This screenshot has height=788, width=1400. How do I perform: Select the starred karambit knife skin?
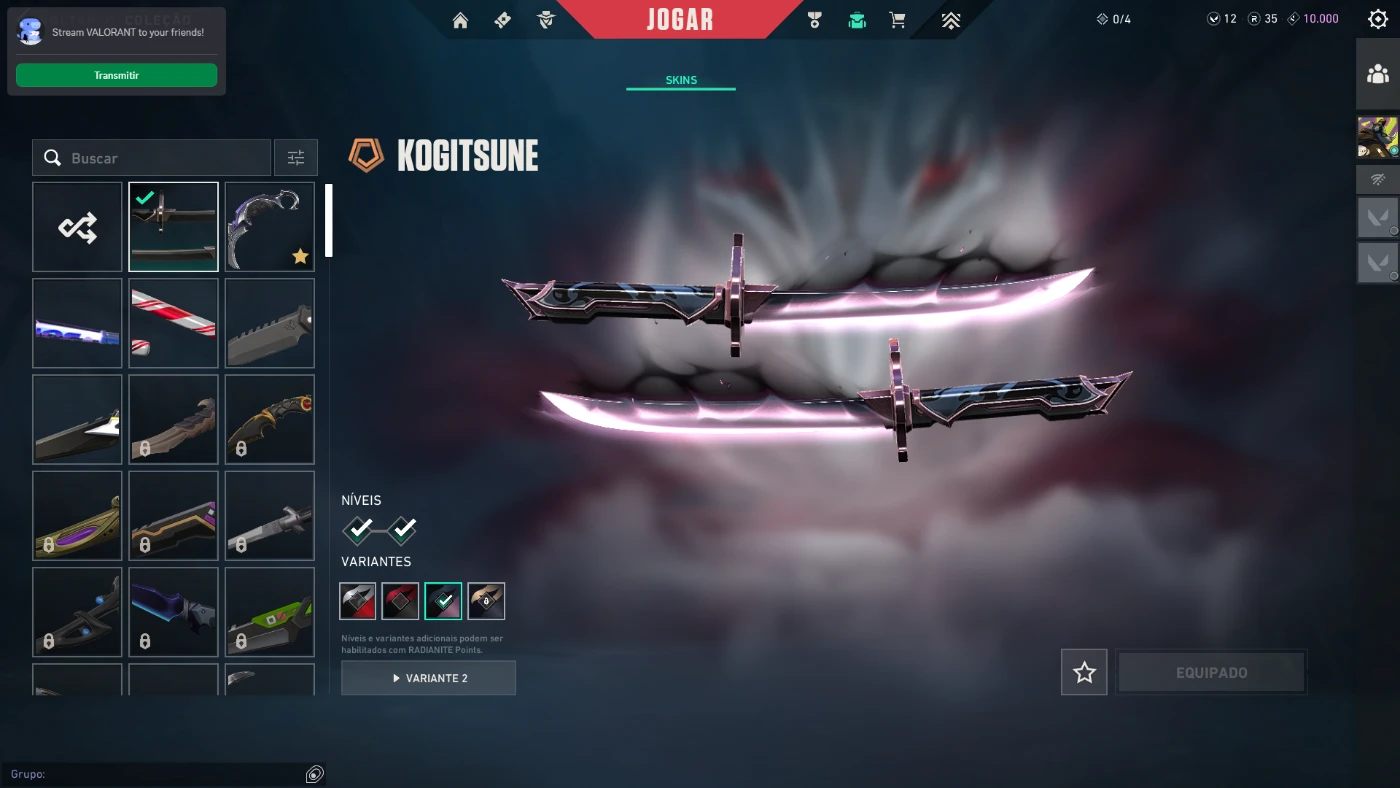pos(269,227)
